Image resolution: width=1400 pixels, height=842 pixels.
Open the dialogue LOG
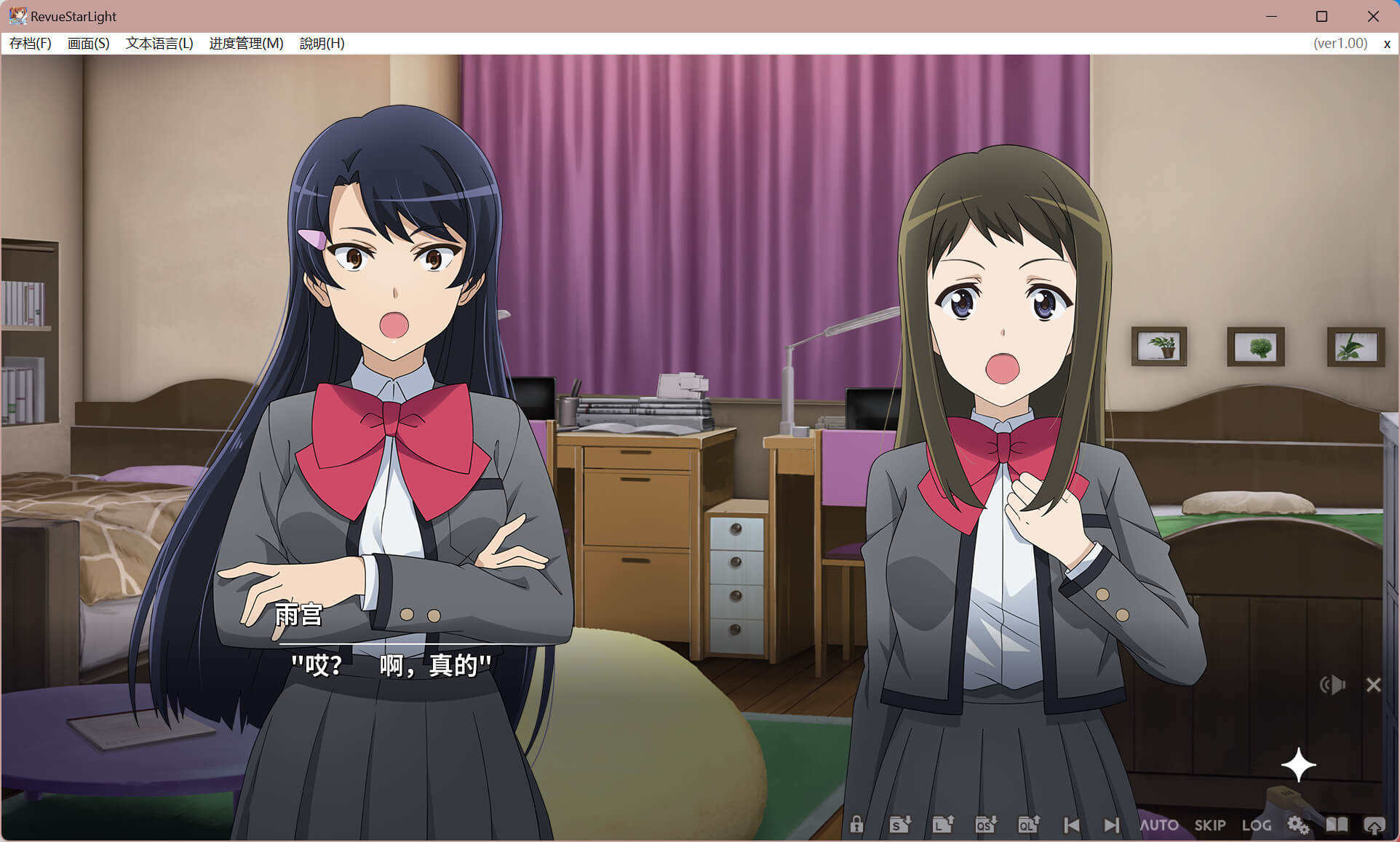1257,825
